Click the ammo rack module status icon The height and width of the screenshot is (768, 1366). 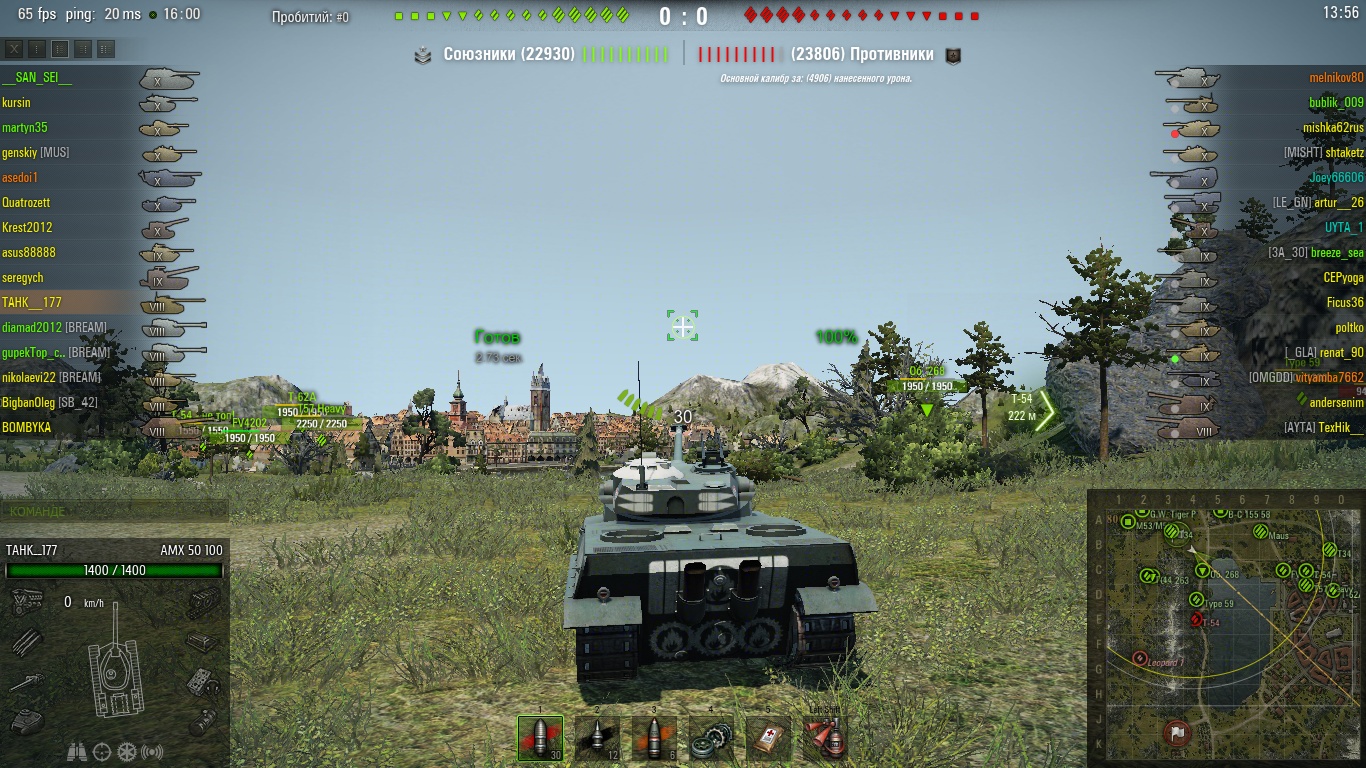pyautogui.click(x=25, y=642)
